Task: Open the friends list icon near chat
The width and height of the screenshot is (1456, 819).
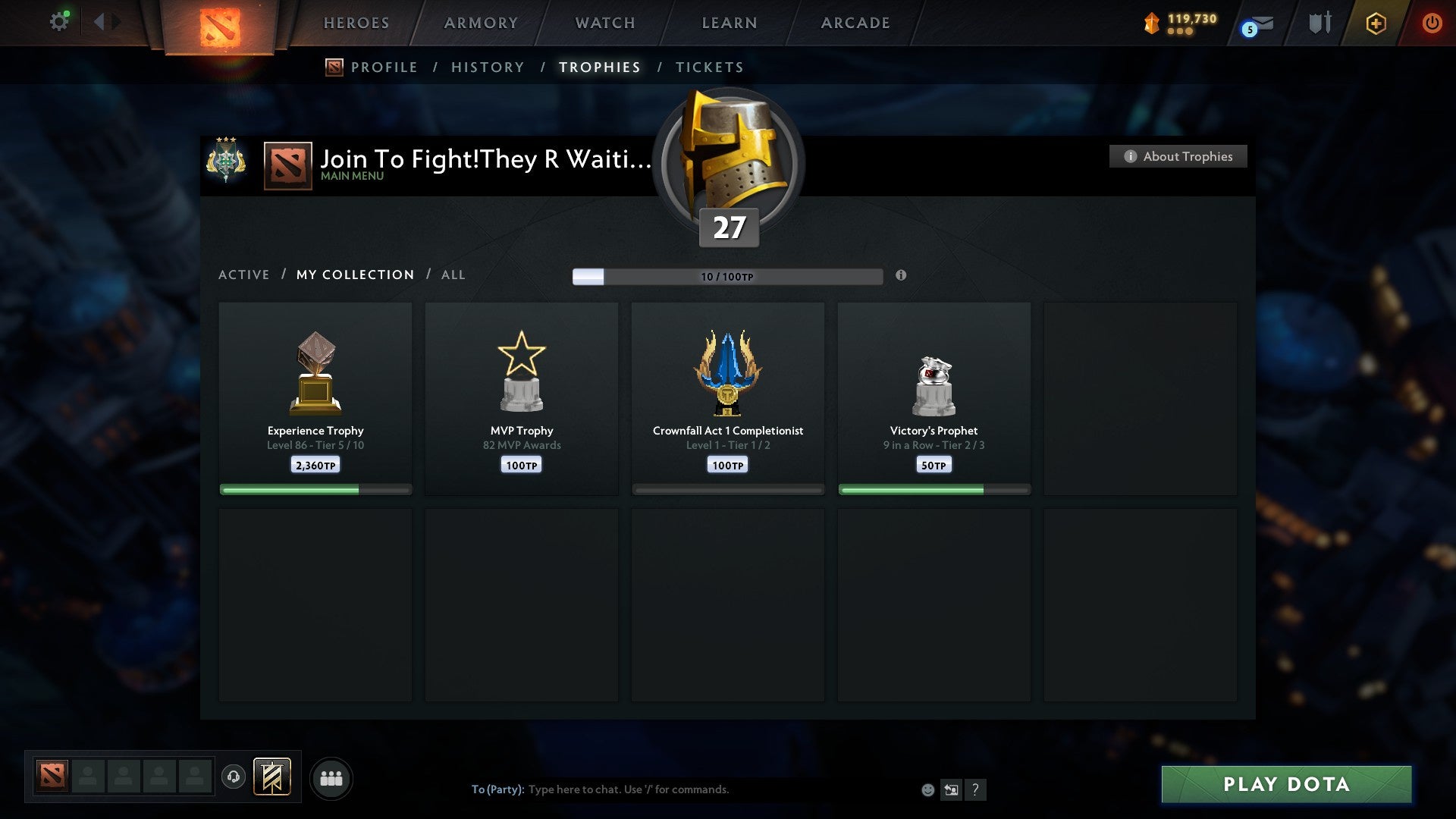Action: (x=331, y=777)
